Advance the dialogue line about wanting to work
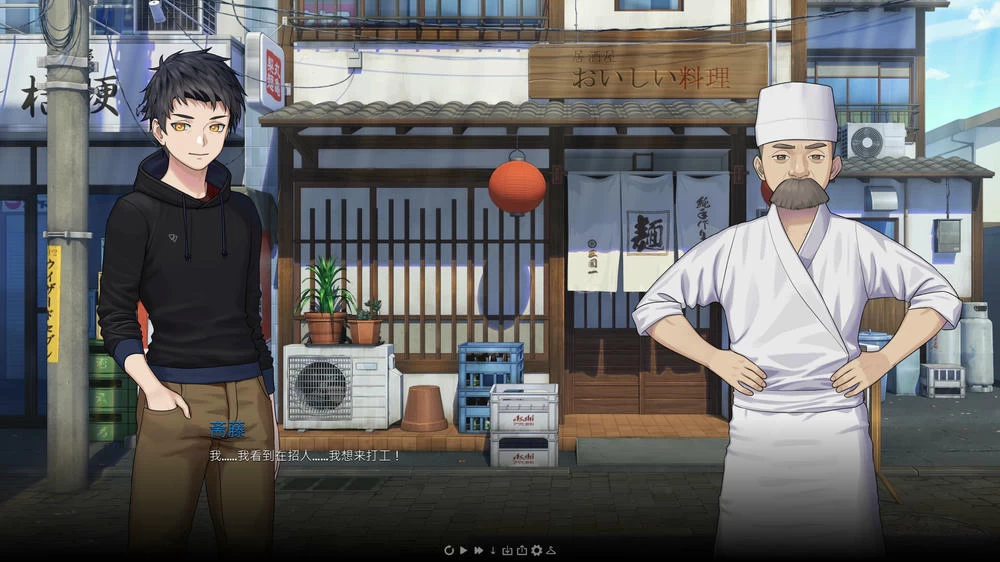1000x562 pixels. click(305, 456)
